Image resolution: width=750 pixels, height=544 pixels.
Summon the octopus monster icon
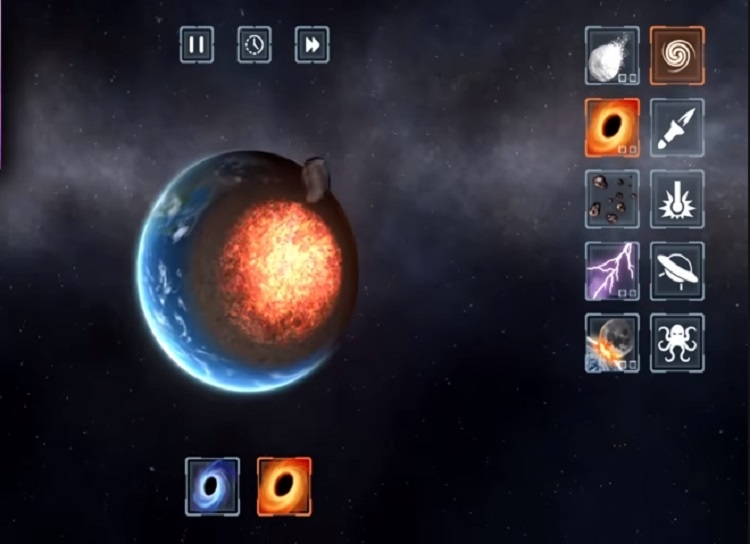(x=677, y=343)
